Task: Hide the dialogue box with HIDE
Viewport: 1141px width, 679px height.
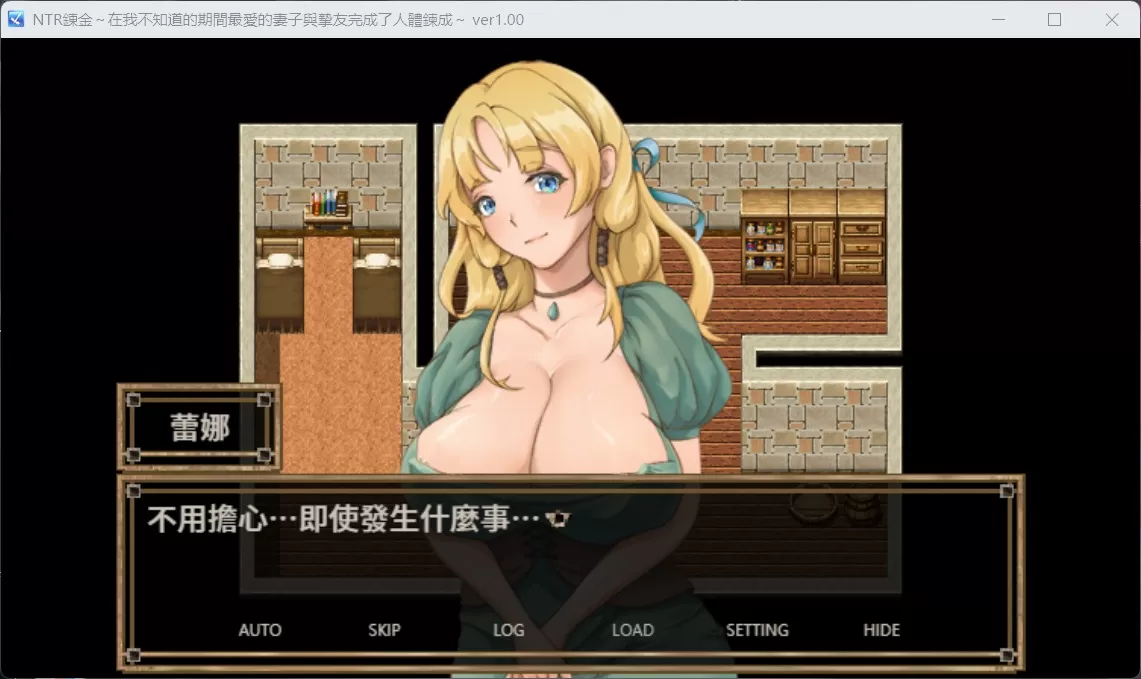Action: [881, 630]
